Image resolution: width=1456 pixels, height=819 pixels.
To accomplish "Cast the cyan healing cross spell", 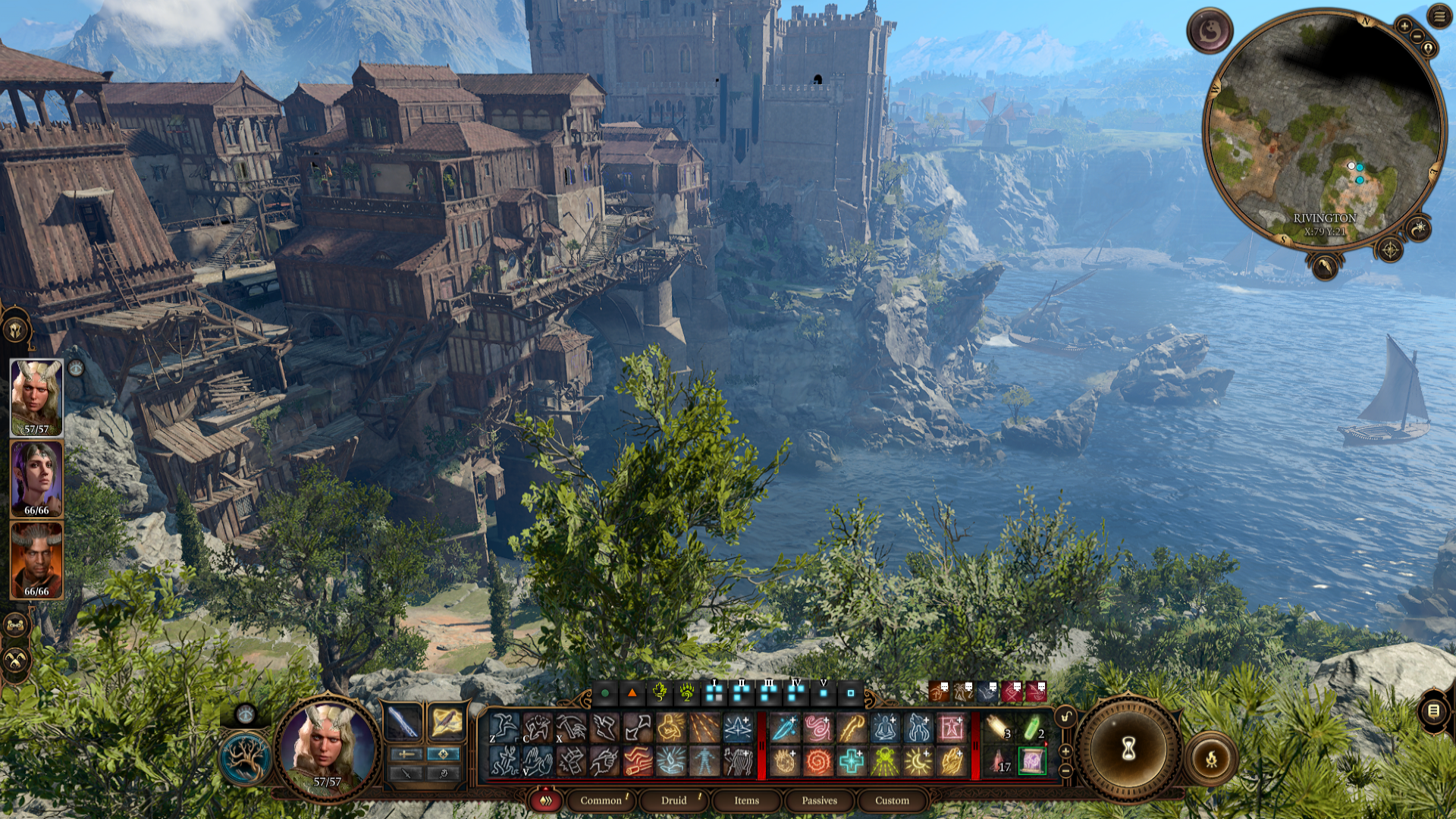I will [x=851, y=761].
